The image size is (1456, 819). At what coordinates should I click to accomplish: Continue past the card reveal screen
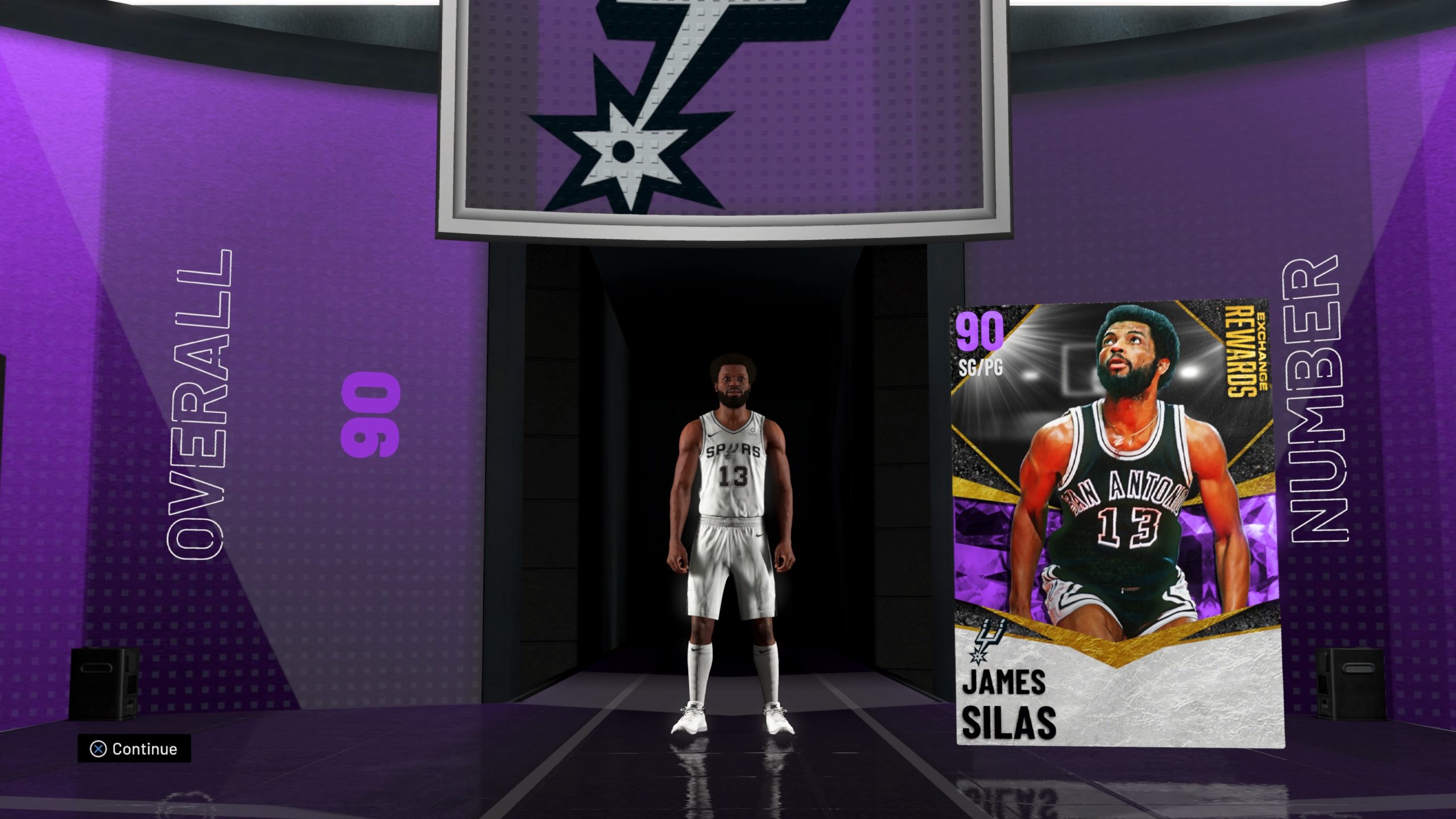pyautogui.click(x=134, y=748)
